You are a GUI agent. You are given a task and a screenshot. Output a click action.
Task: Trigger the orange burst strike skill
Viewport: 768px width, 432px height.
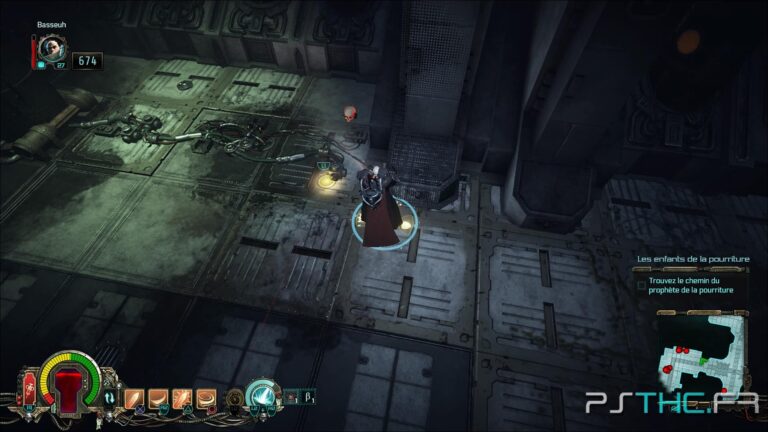(182, 399)
